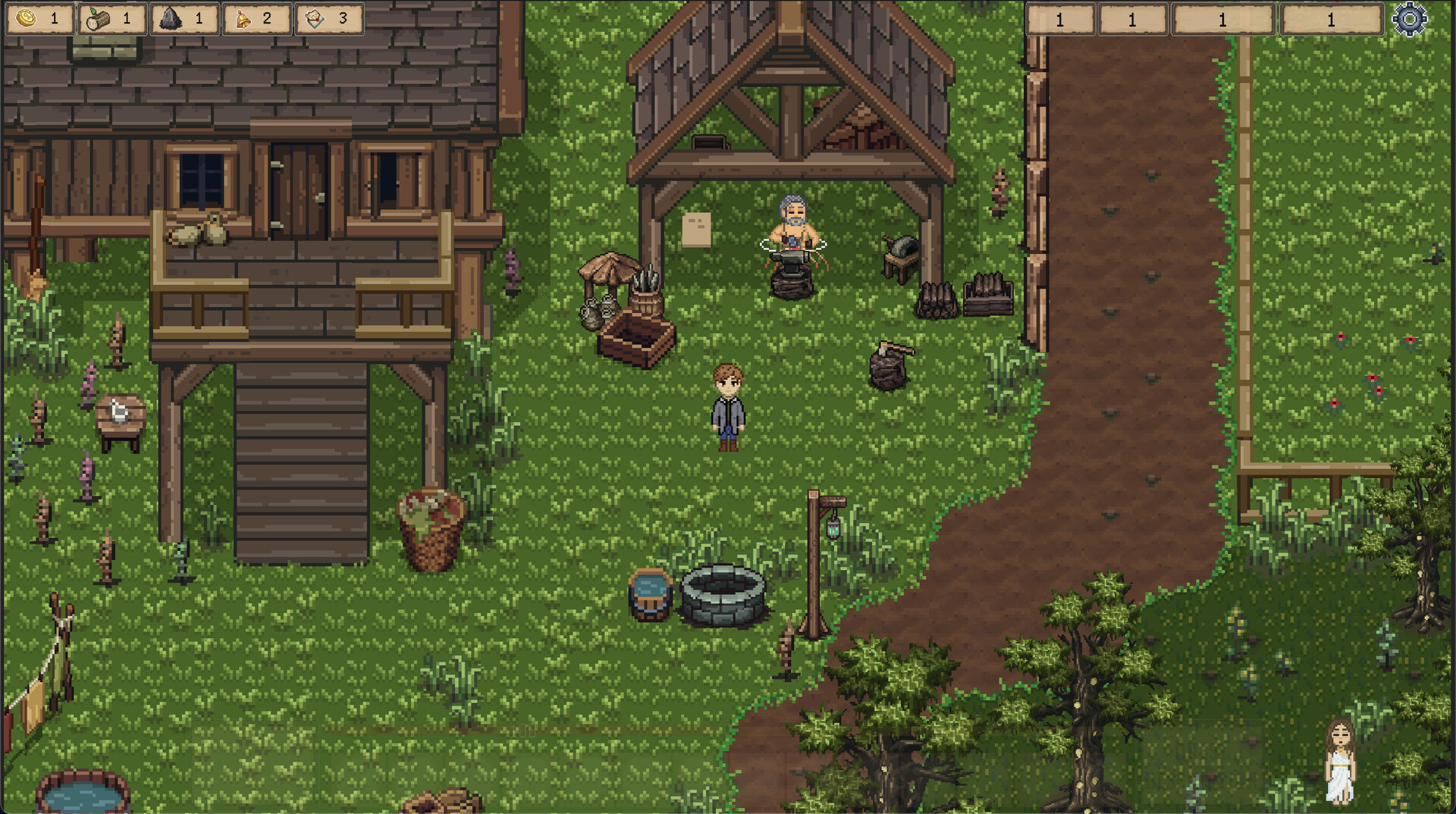This screenshot has width=1456, height=814.
Task: Open the settings gear menu
Action: coord(1412,19)
